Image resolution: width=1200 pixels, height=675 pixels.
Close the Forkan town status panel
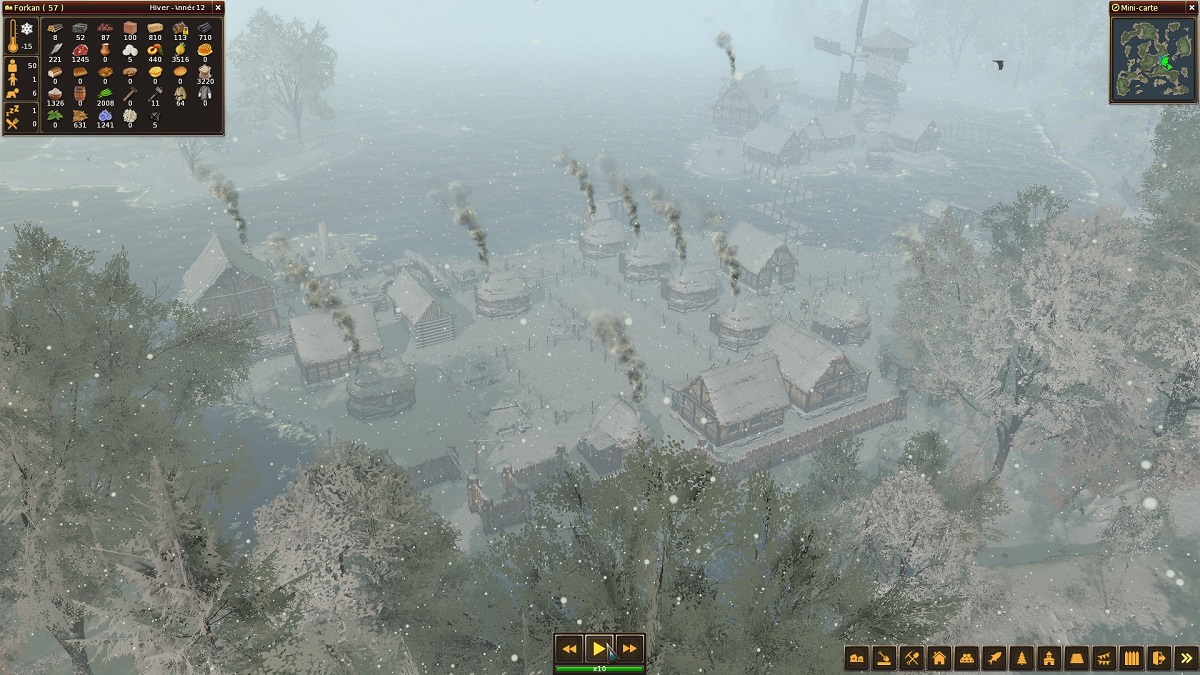pyautogui.click(x=218, y=7)
